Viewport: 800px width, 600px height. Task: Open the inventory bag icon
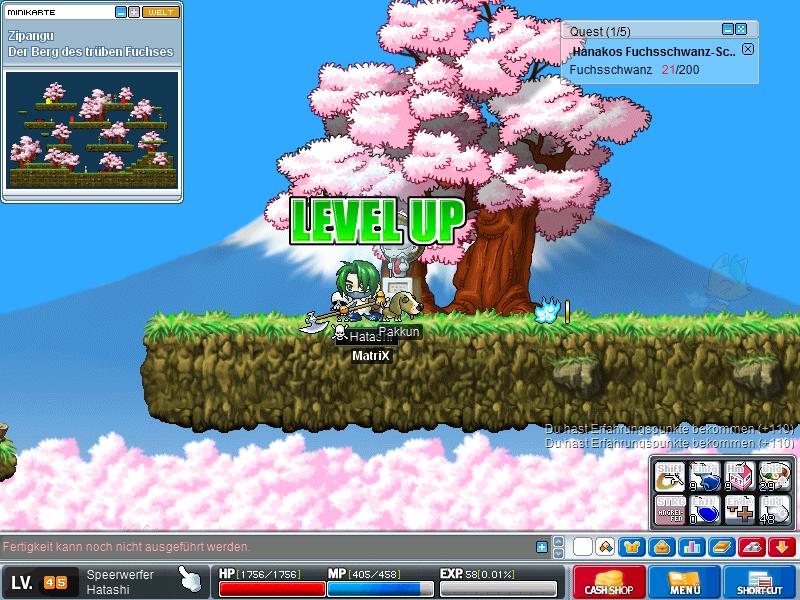point(660,547)
